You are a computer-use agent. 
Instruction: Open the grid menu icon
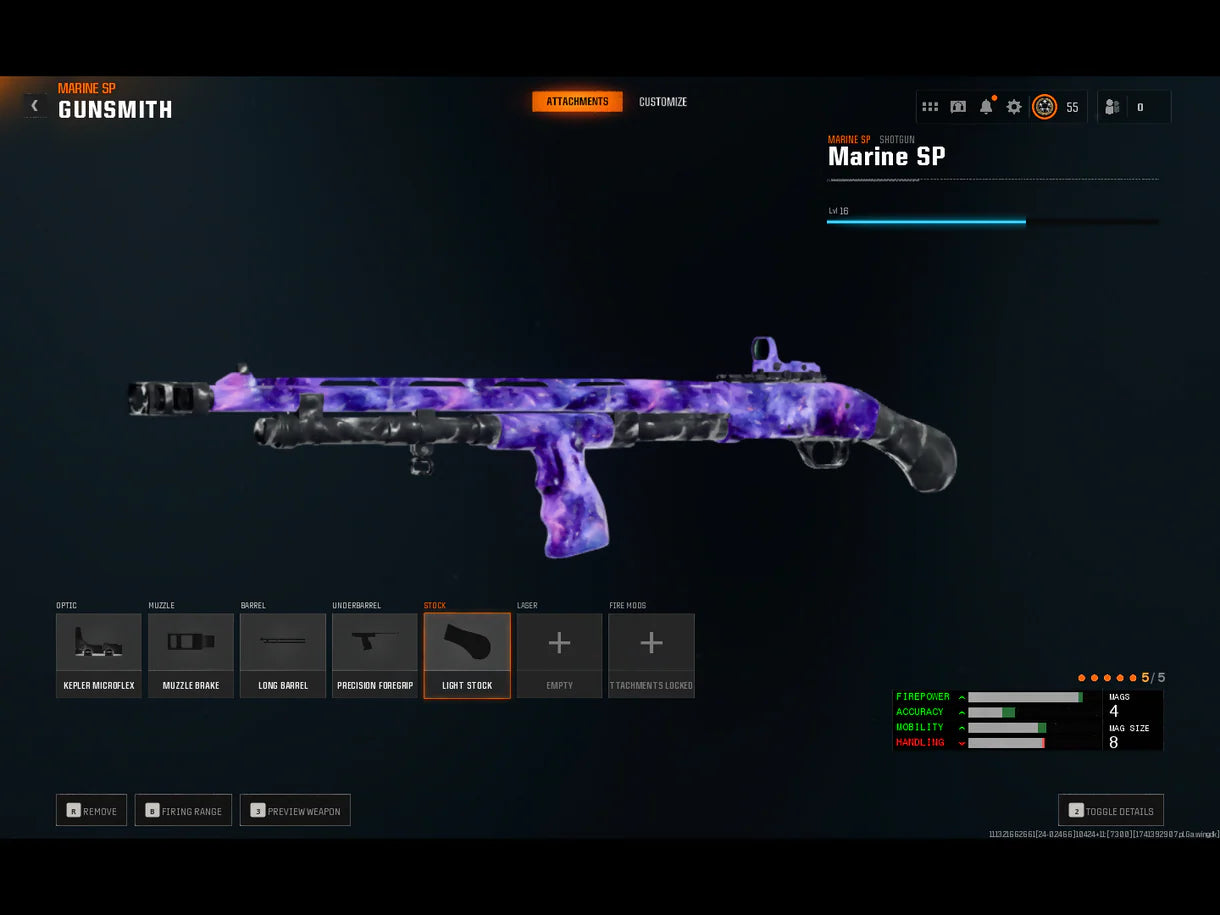pos(930,107)
